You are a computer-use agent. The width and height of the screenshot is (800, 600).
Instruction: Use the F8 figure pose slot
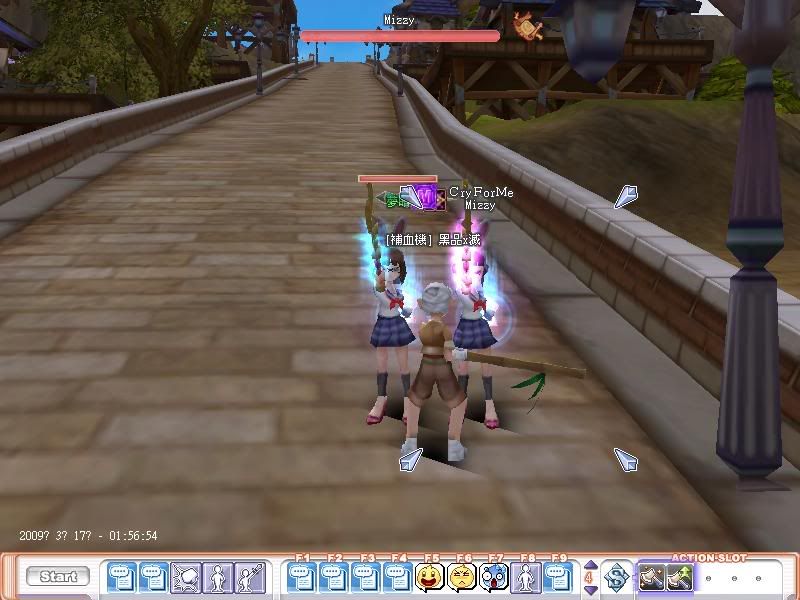(526, 577)
